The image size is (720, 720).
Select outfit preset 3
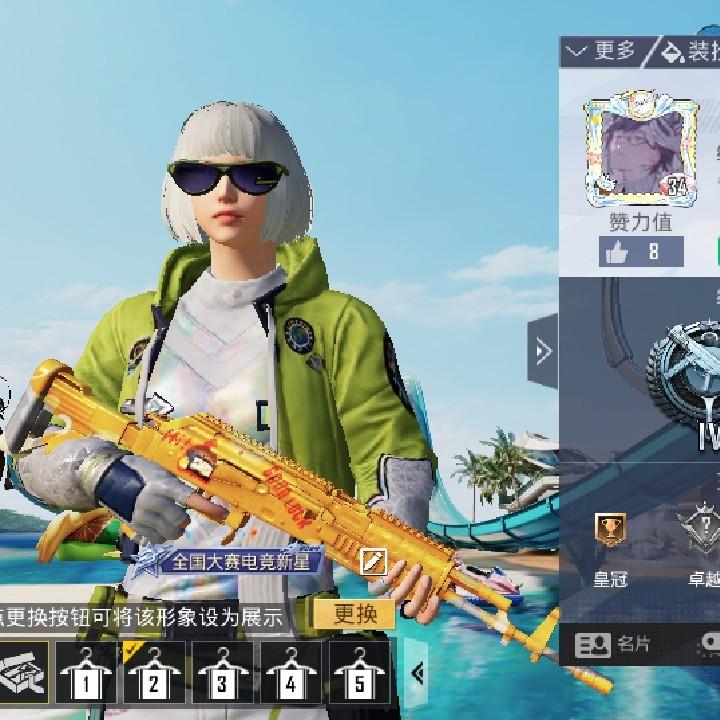click(223, 673)
